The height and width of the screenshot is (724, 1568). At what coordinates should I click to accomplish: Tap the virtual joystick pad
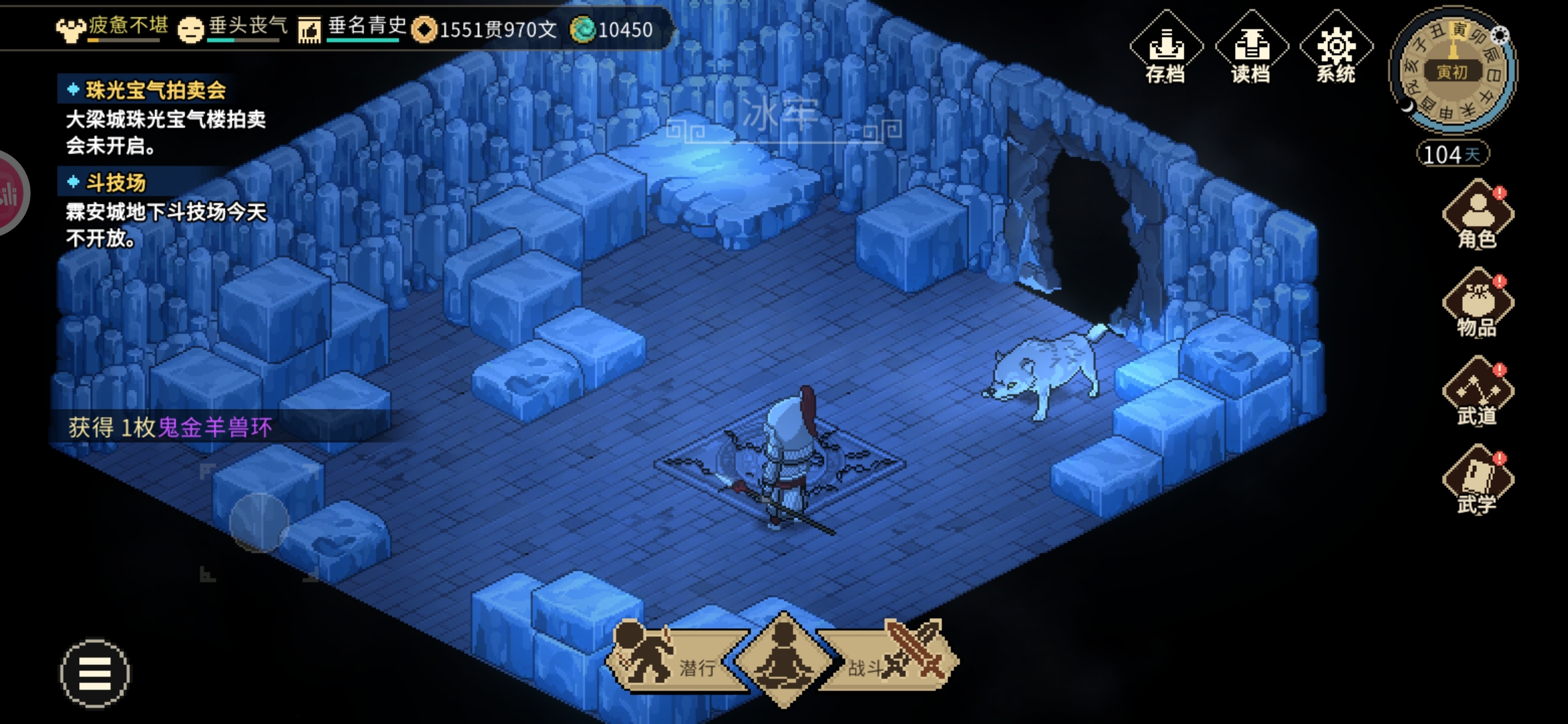(x=259, y=523)
